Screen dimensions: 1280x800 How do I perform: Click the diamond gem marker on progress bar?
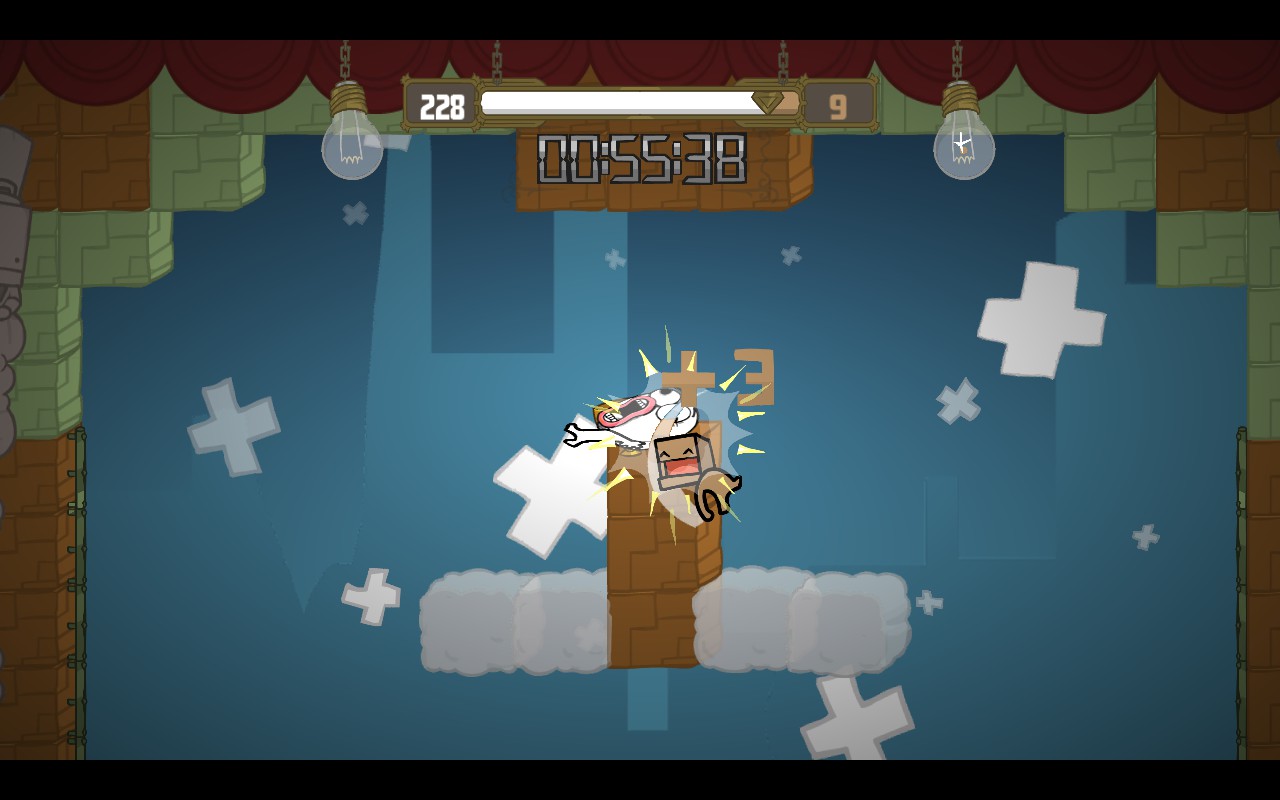768,100
